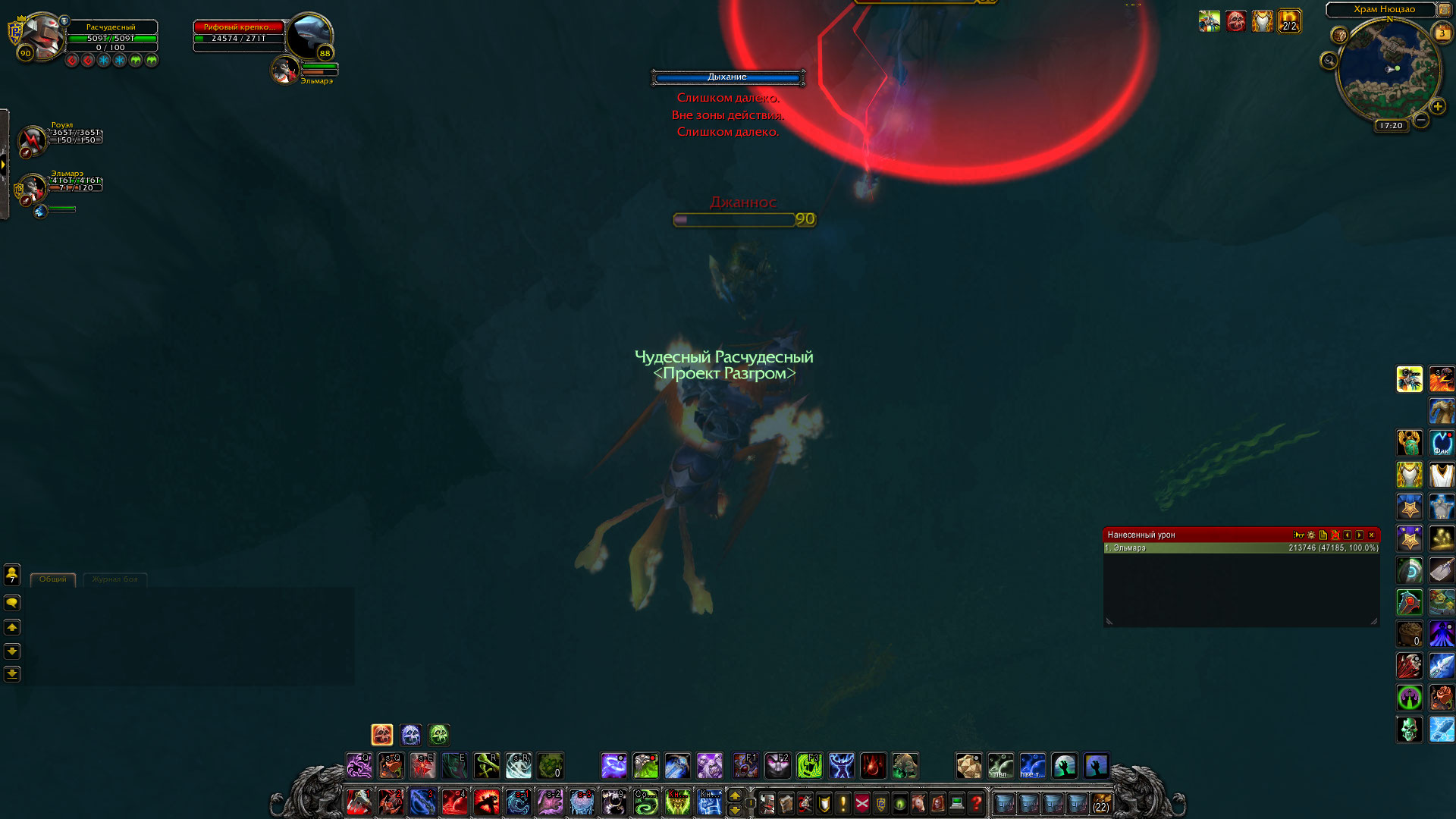The height and width of the screenshot is (819, 1456).
Task: Select party member Роуэл's portrait
Action: click(33, 140)
